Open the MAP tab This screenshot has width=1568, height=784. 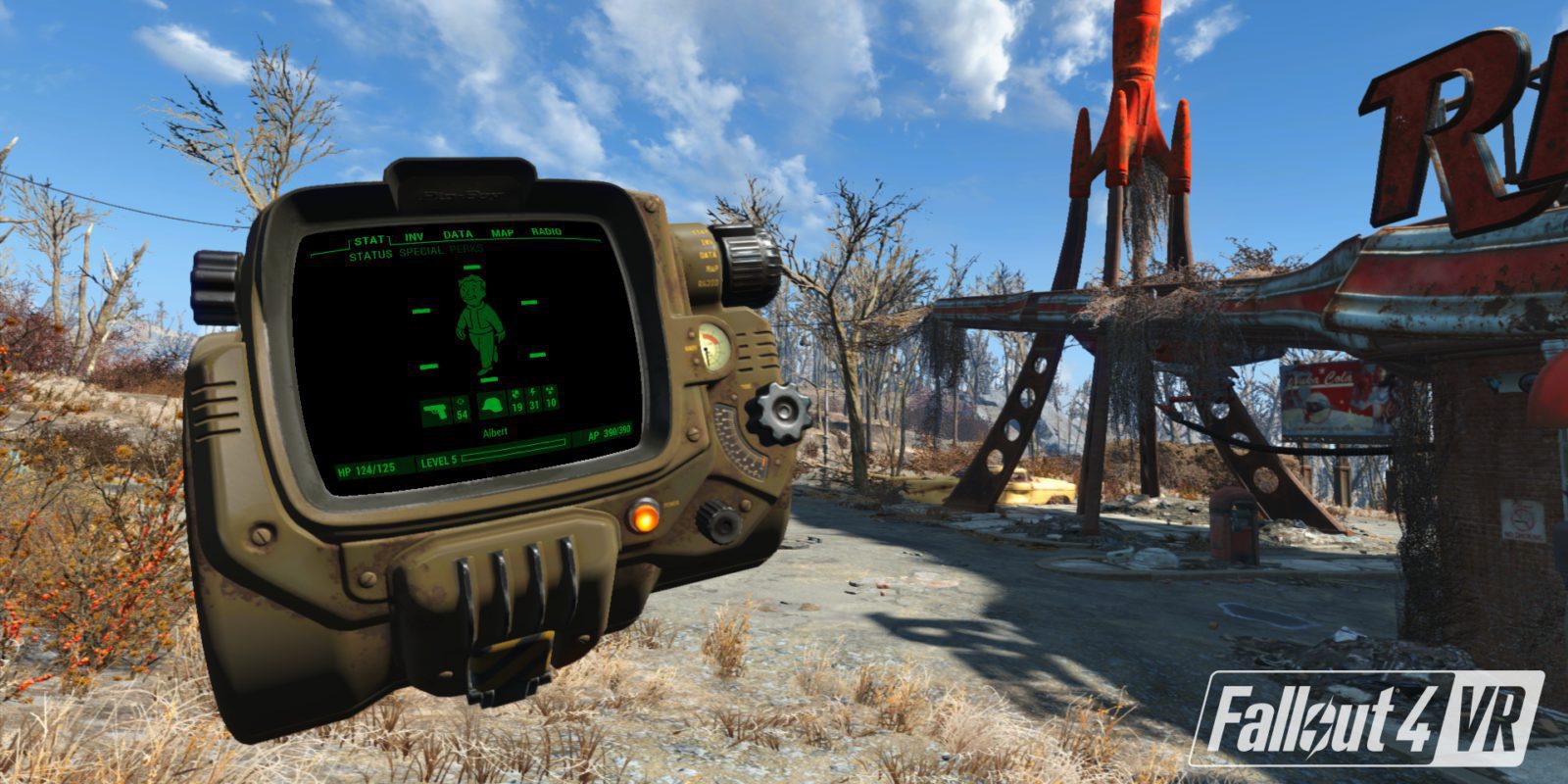pos(501,232)
